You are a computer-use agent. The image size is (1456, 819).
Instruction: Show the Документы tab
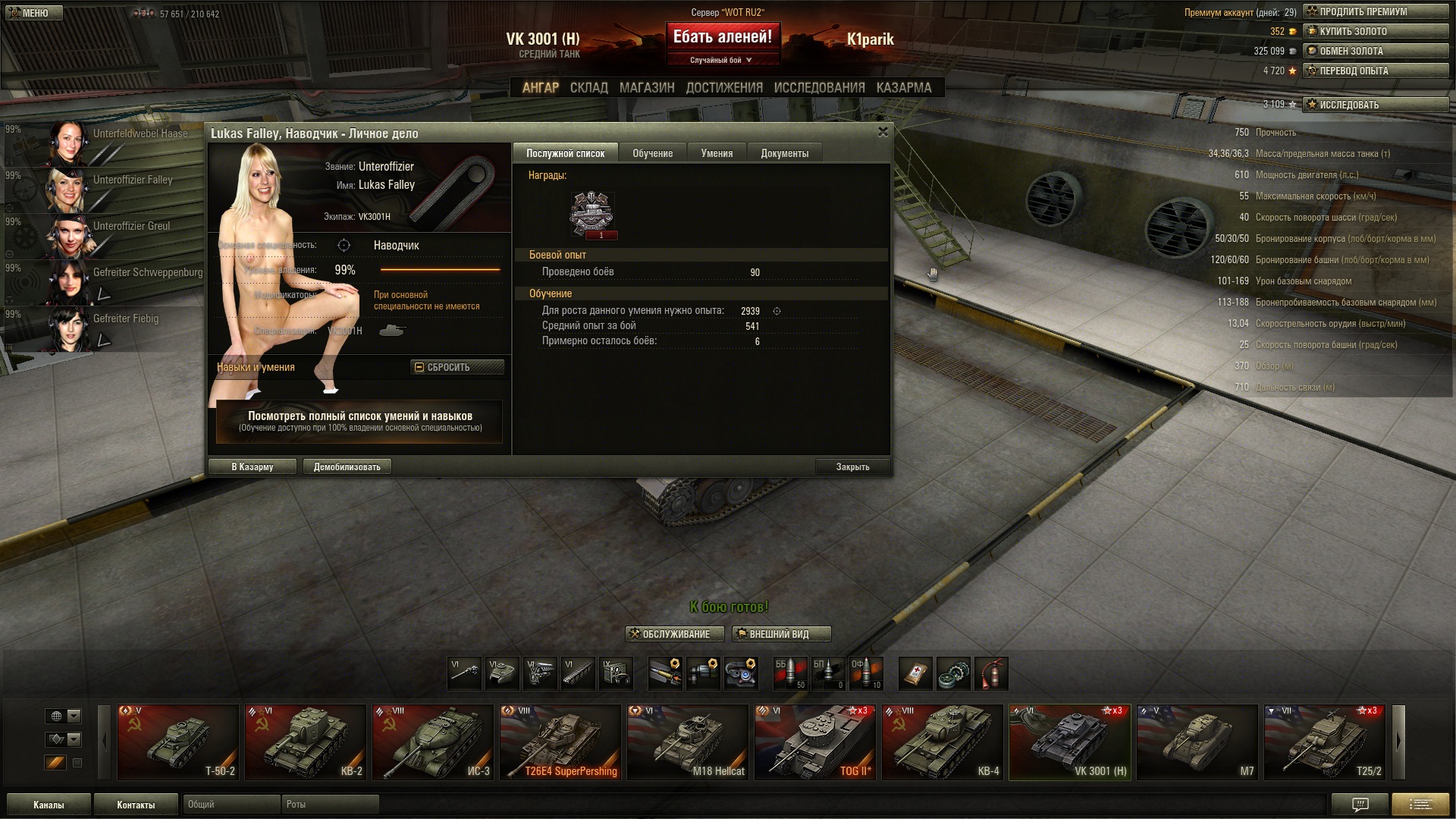point(784,153)
